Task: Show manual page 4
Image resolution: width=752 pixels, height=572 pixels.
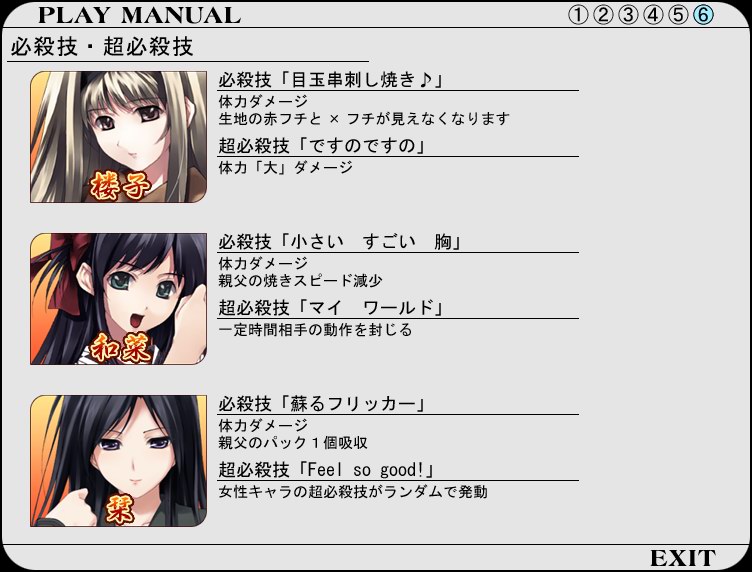Action: click(653, 15)
